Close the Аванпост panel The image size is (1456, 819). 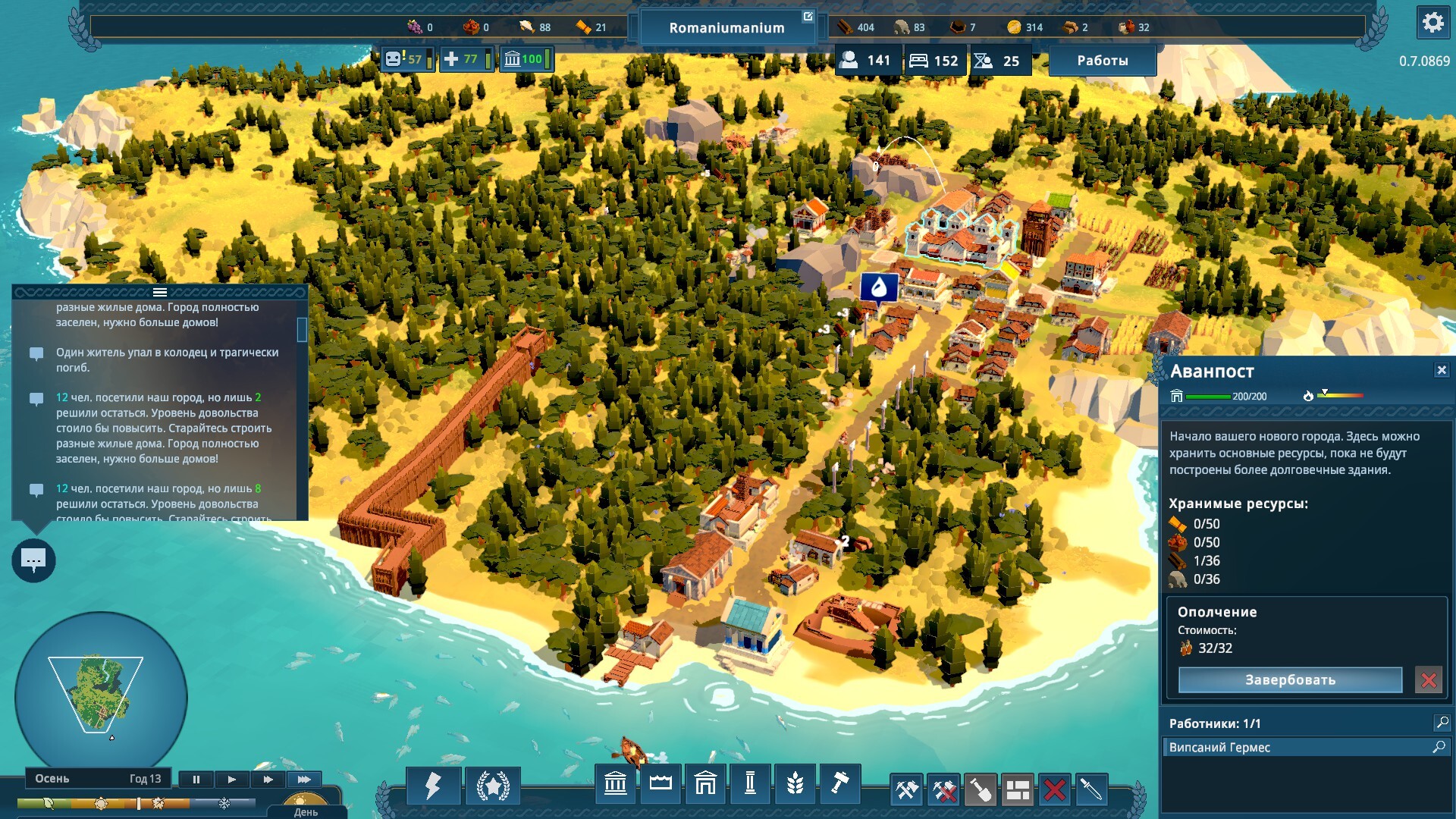tap(1441, 370)
